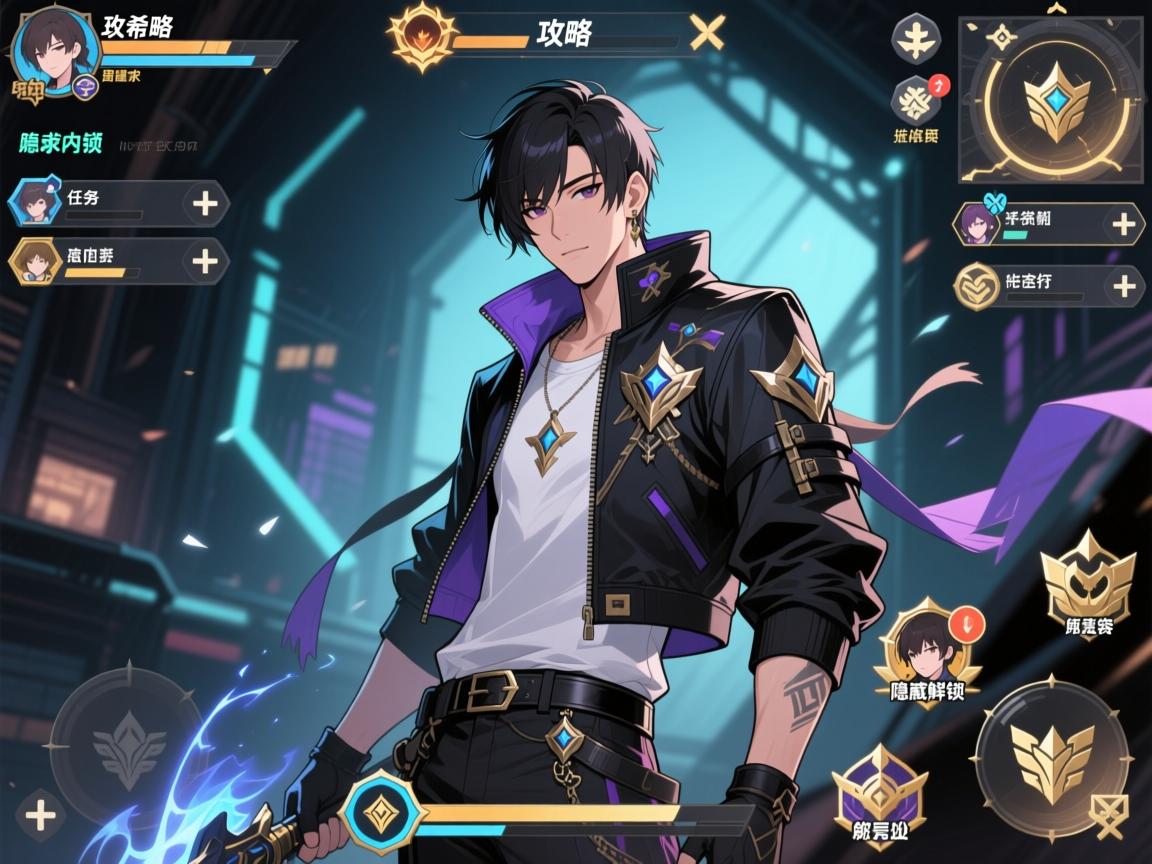Viewport: 1152px width, 864px height.
Task: Click the plus on the brown-avatar party row
Action: coord(204,262)
